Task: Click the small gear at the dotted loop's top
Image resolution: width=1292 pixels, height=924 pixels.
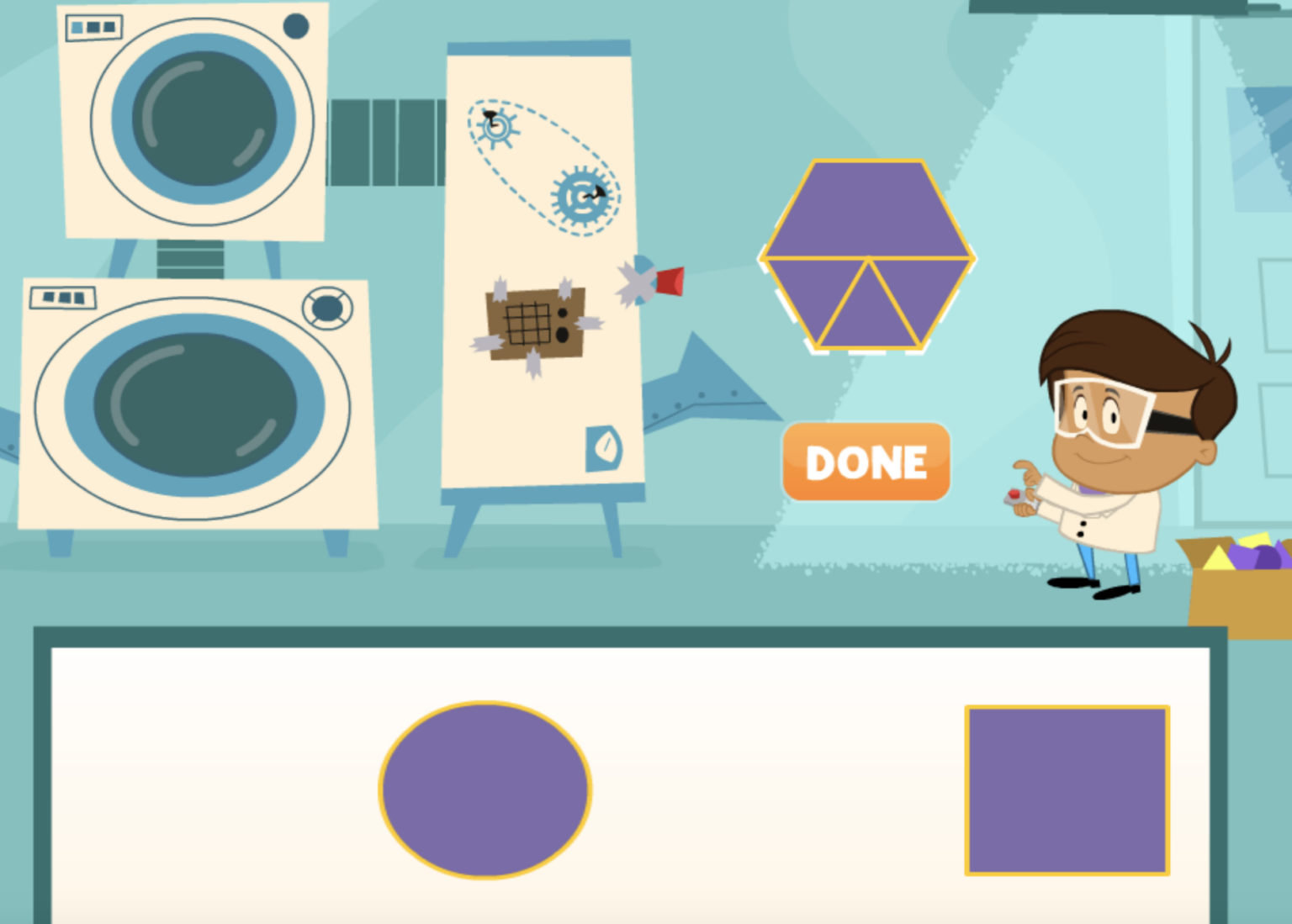Action: (495, 128)
